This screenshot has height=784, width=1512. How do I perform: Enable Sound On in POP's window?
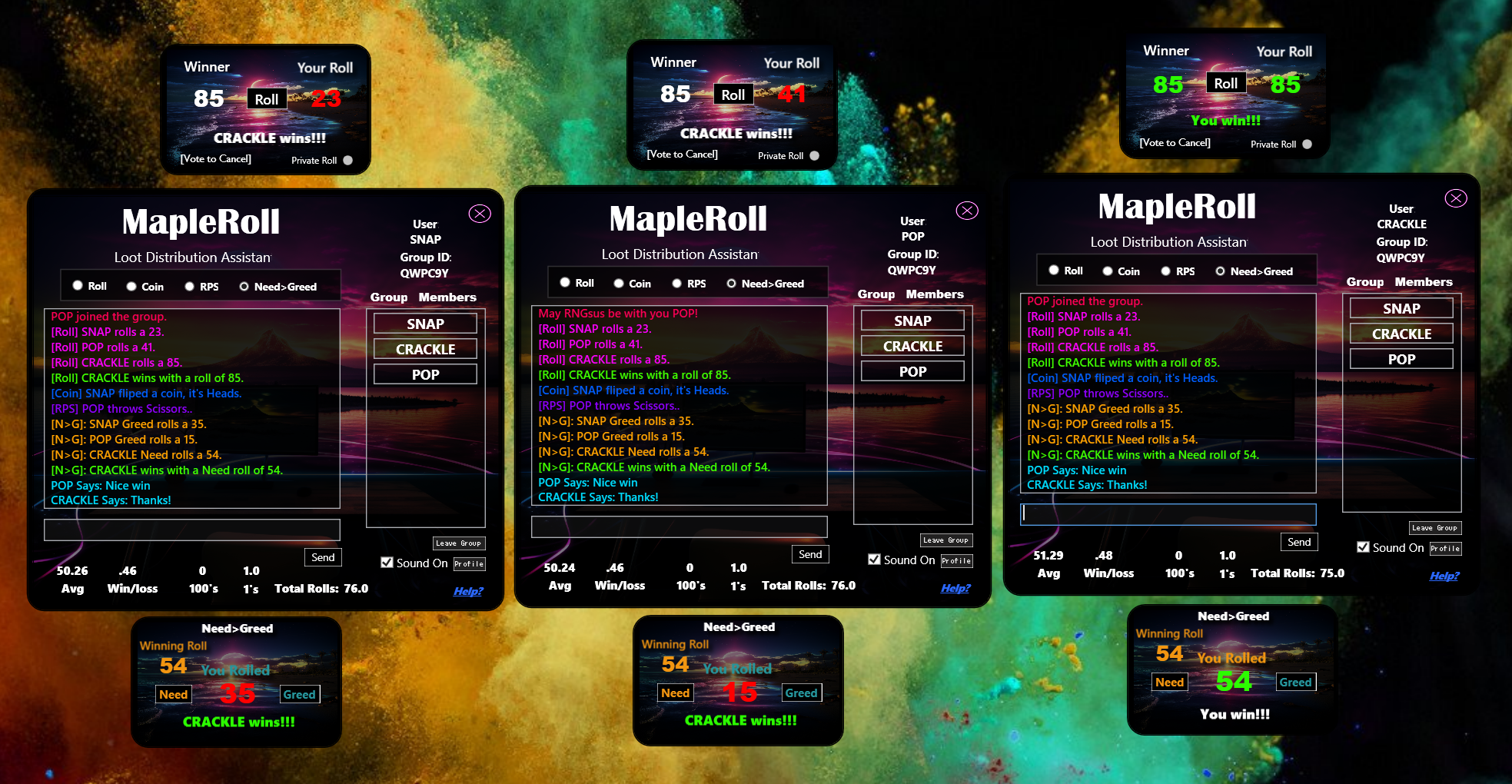(x=875, y=560)
